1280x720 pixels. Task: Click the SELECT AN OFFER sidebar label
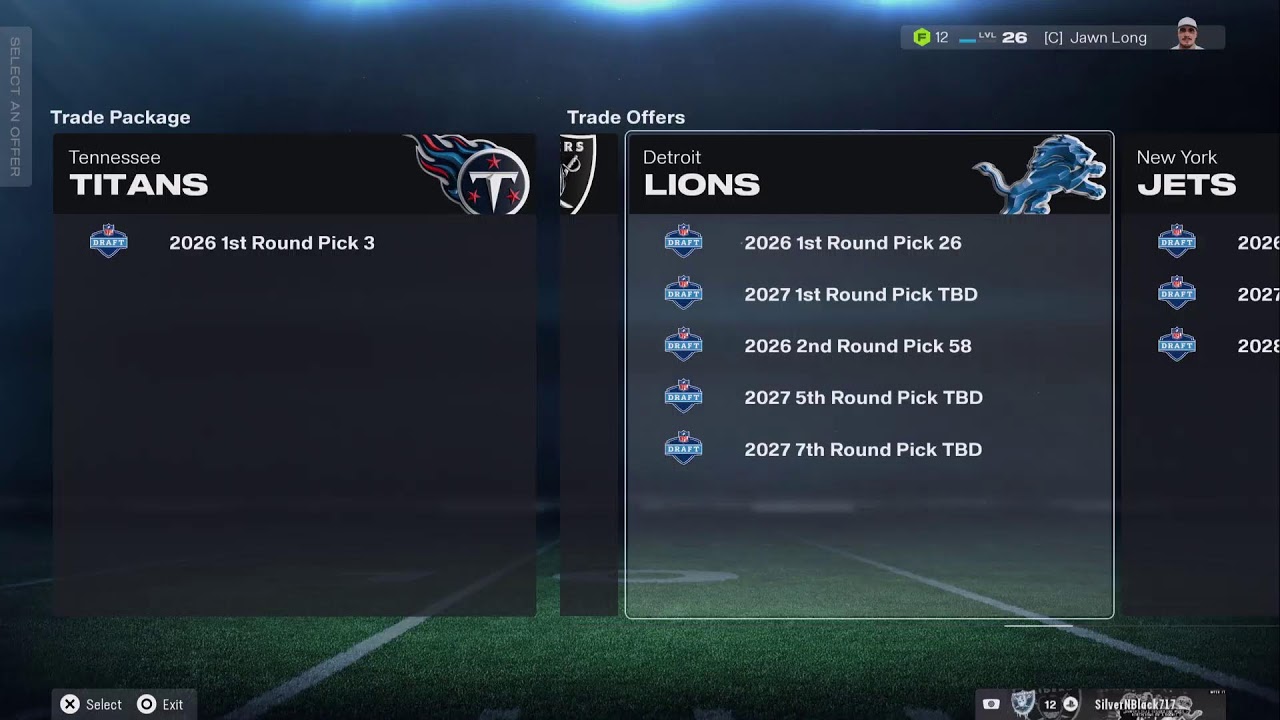(x=16, y=110)
